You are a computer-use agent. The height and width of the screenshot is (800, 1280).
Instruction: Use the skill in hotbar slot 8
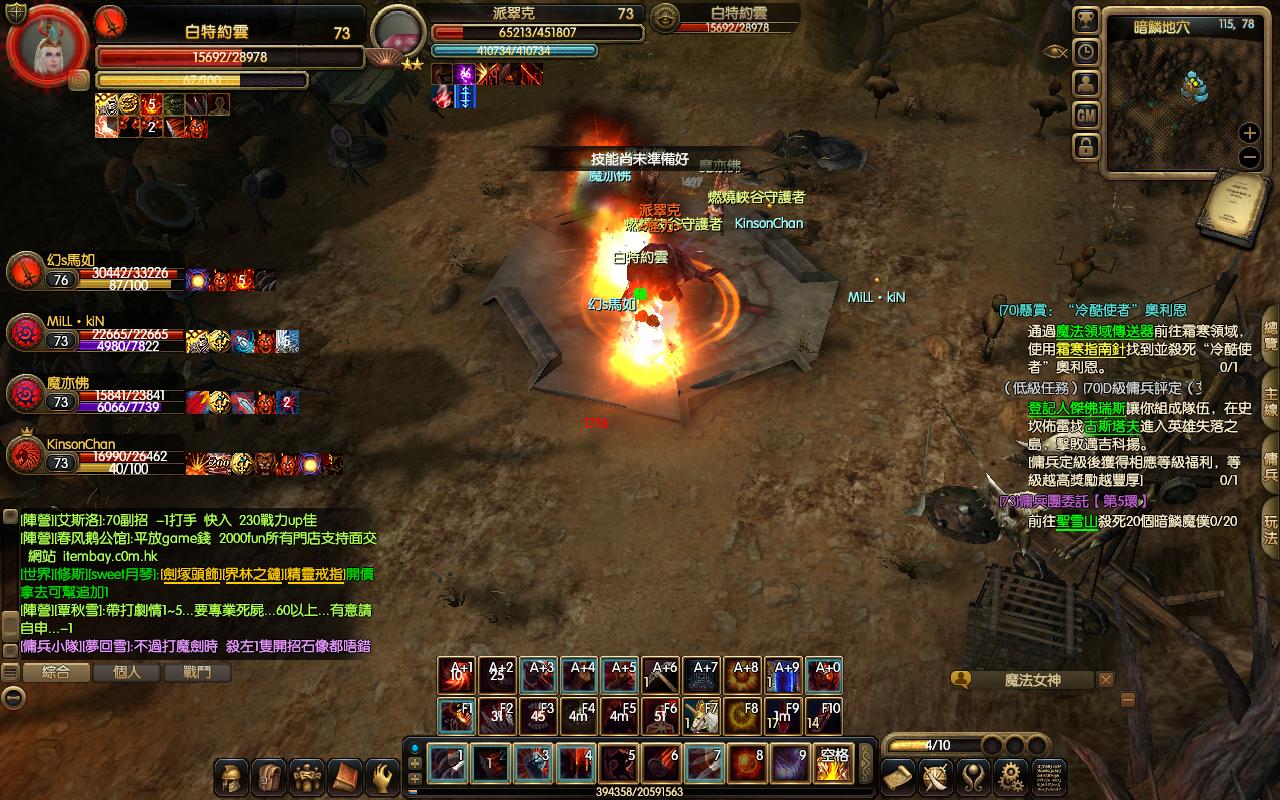(x=746, y=764)
